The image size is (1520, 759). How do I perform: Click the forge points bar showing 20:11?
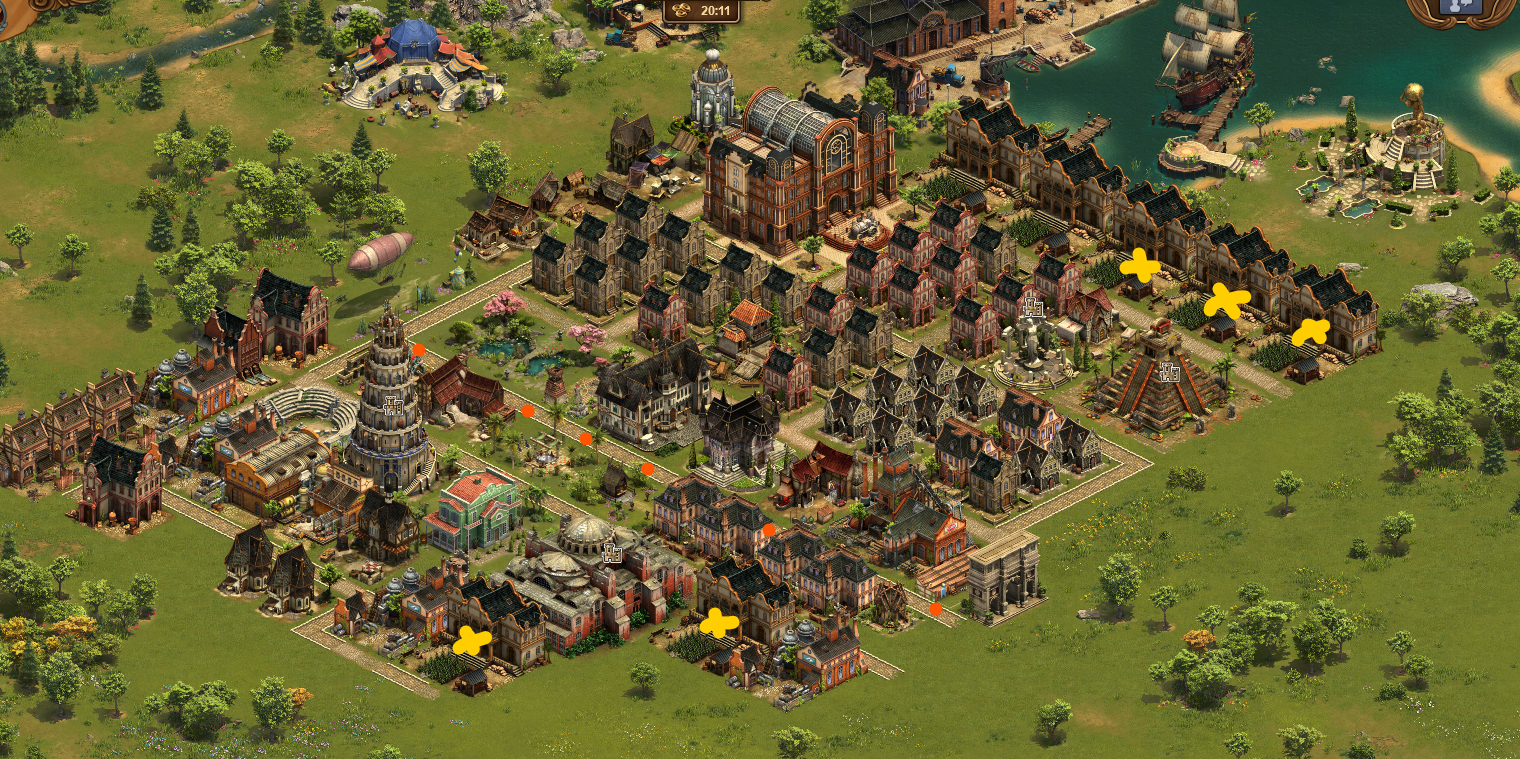pos(704,11)
